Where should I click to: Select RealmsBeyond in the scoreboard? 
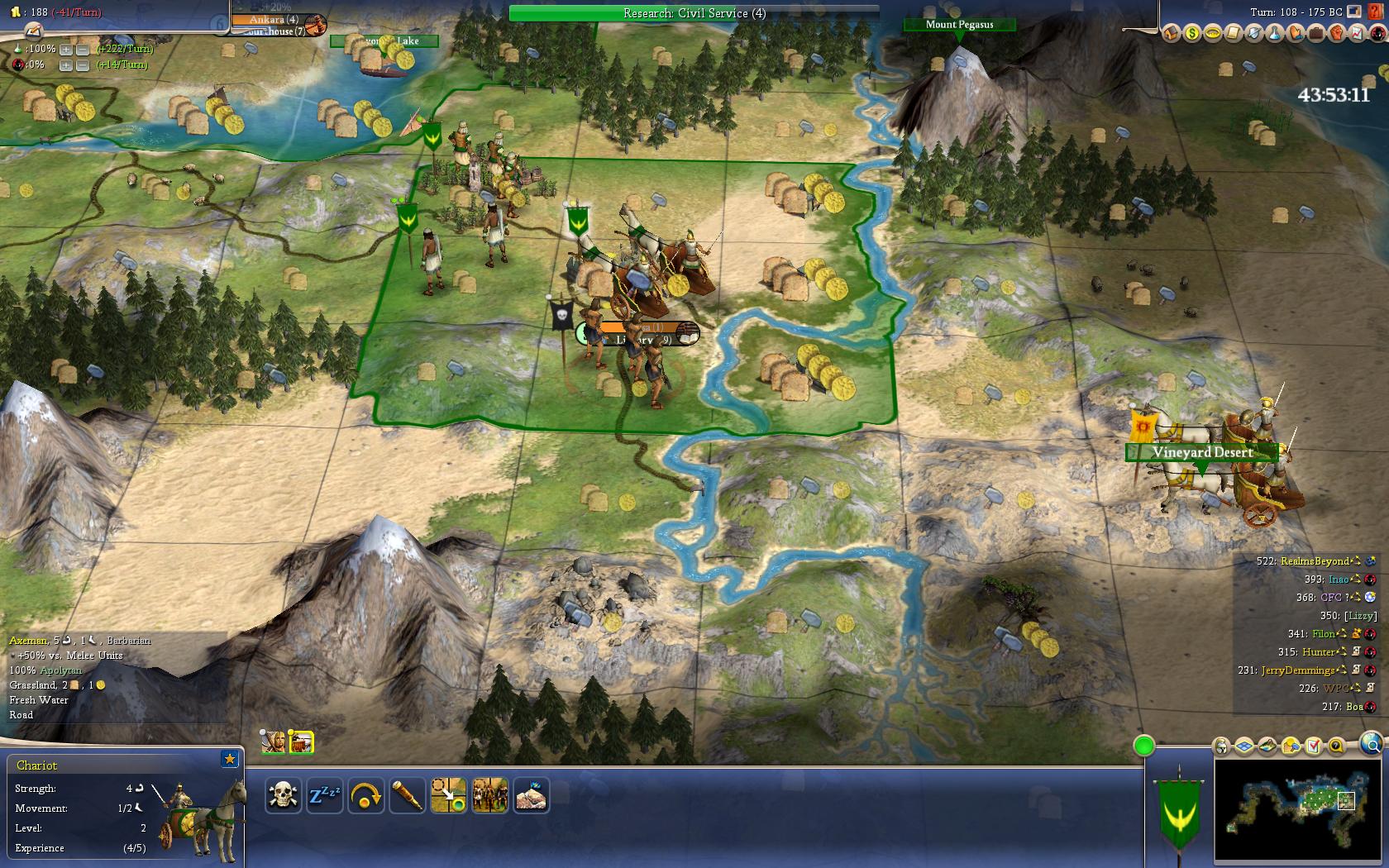pyautogui.click(x=1315, y=561)
